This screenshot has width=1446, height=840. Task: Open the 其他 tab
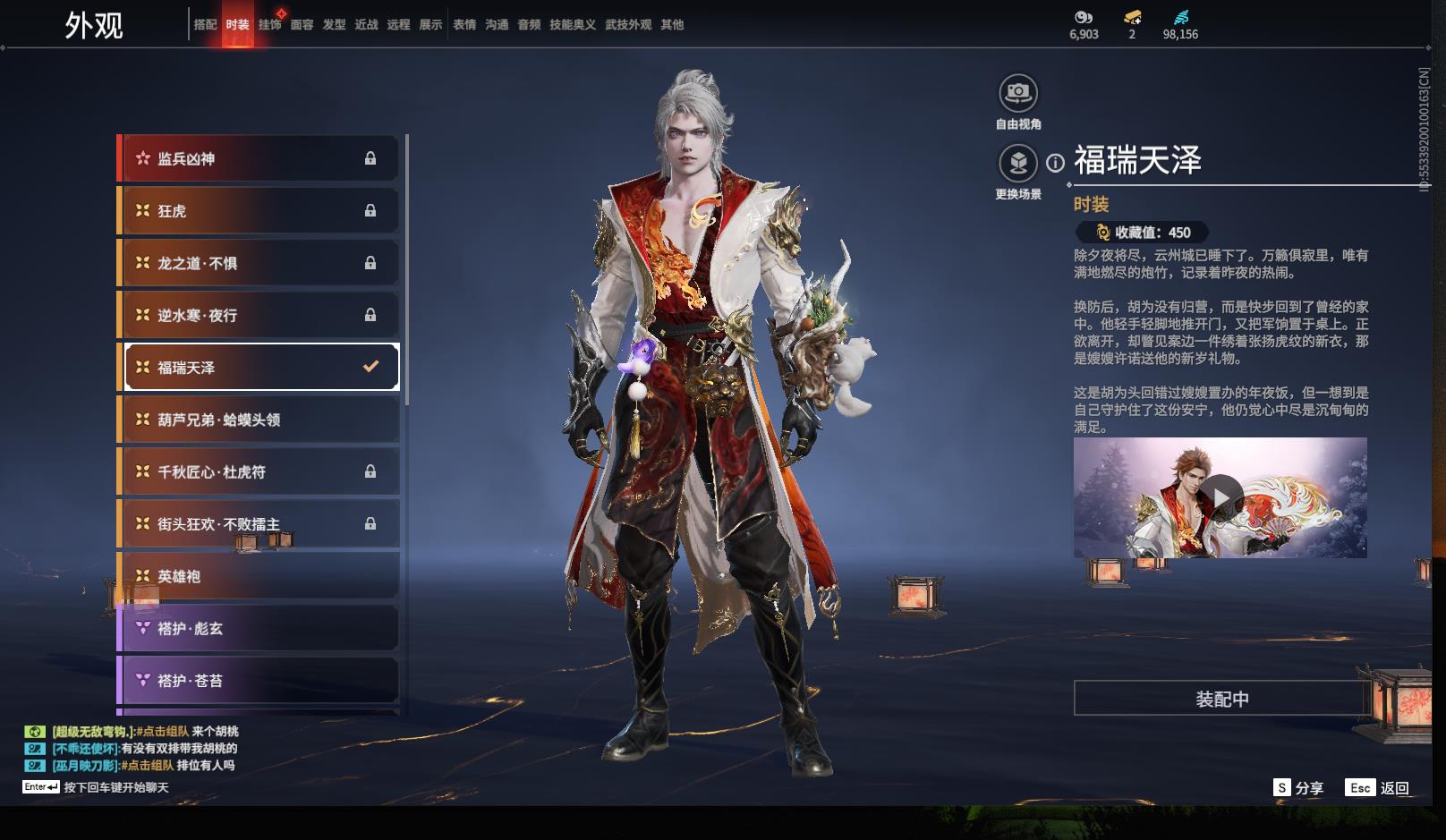(672, 25)
